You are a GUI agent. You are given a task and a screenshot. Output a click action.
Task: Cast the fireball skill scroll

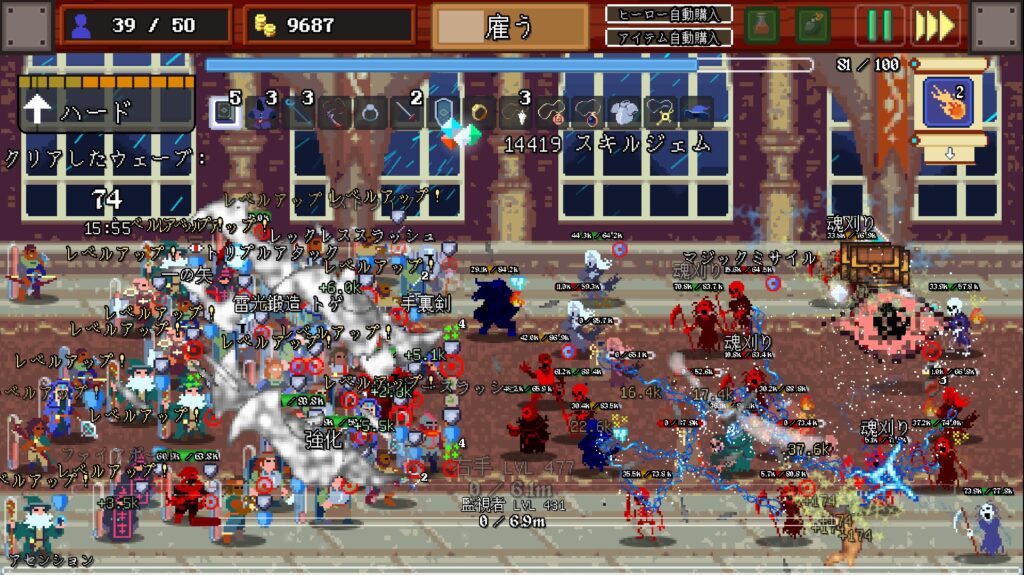coord(948,104)
